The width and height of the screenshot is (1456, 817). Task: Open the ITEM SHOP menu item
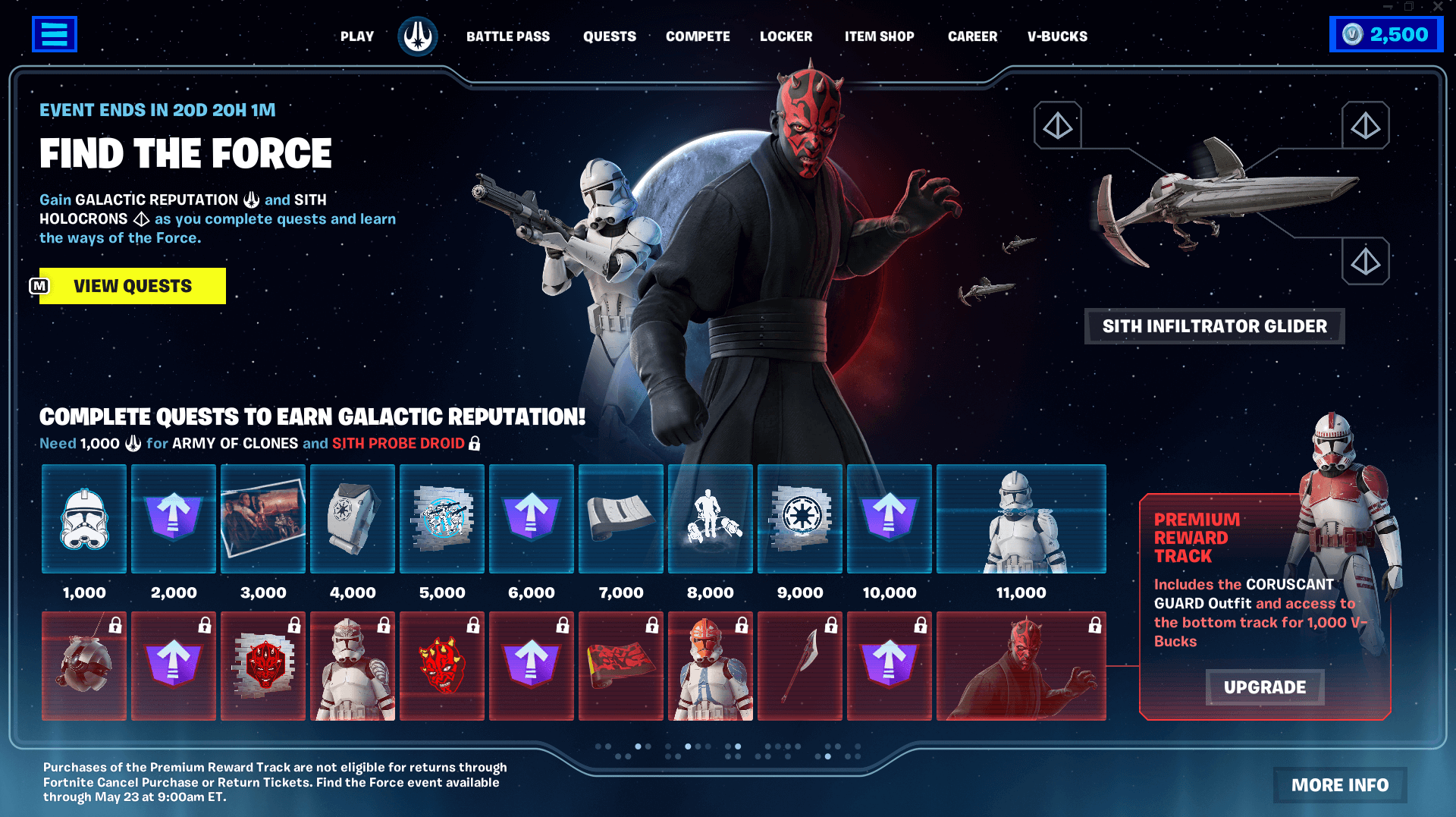tap(880, 36)
